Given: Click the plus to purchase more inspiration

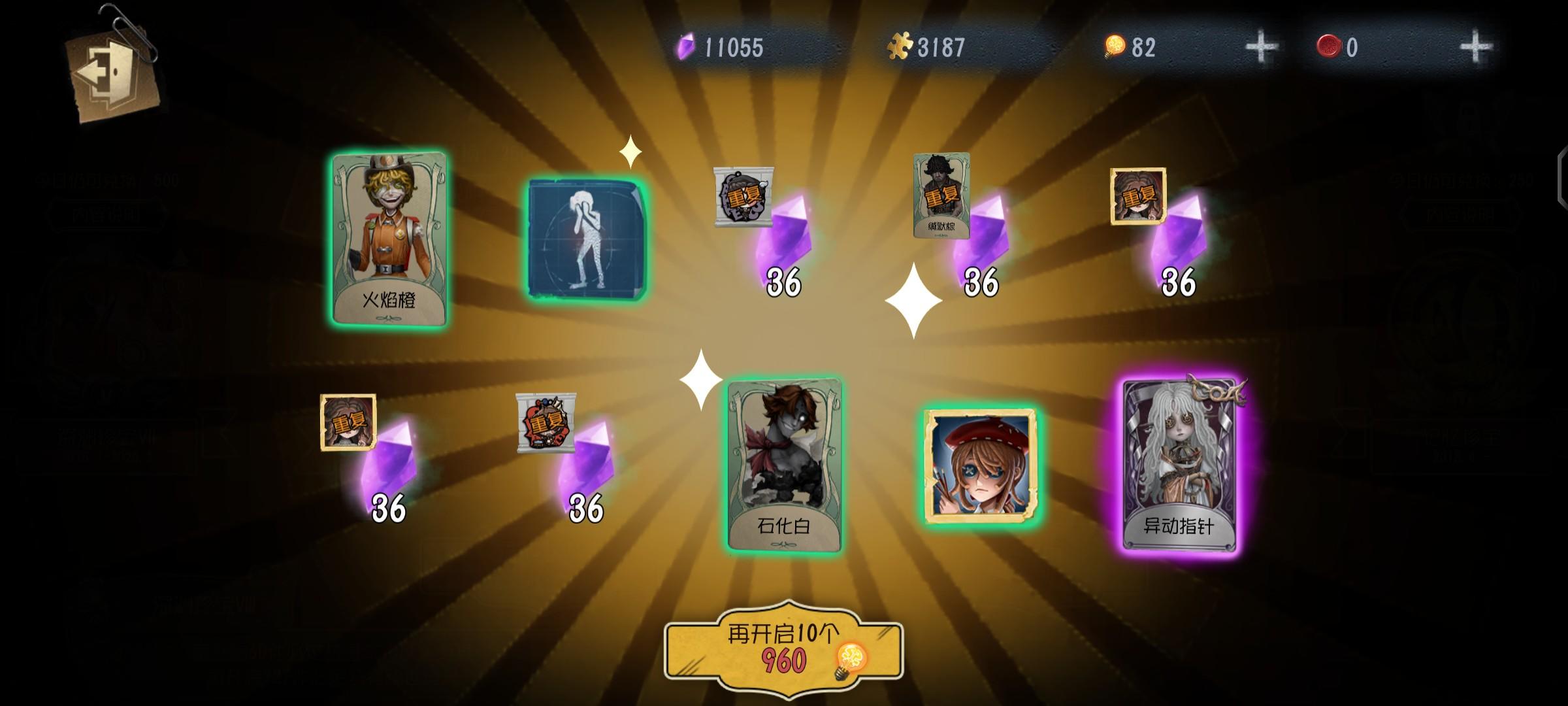Looking at the screenshot, I should coord(1262,46).
